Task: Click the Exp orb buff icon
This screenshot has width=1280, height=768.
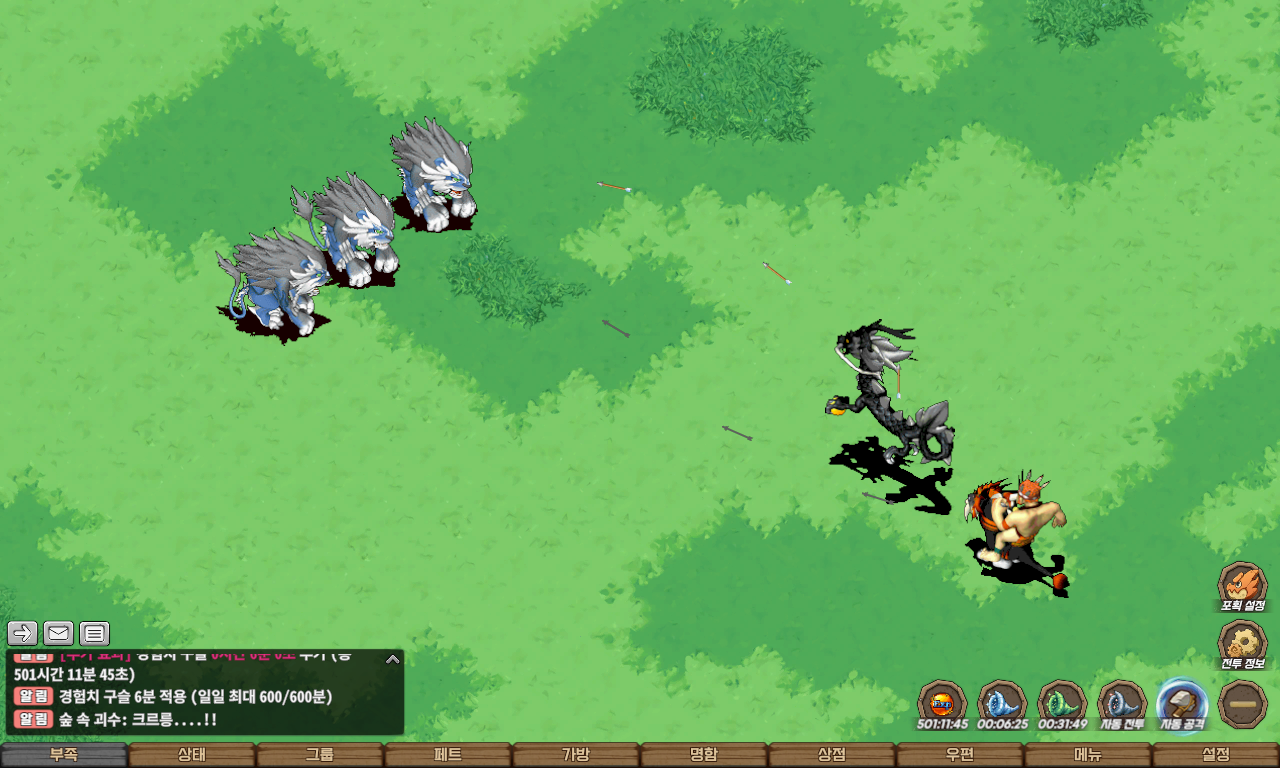Action: point(942,702)
